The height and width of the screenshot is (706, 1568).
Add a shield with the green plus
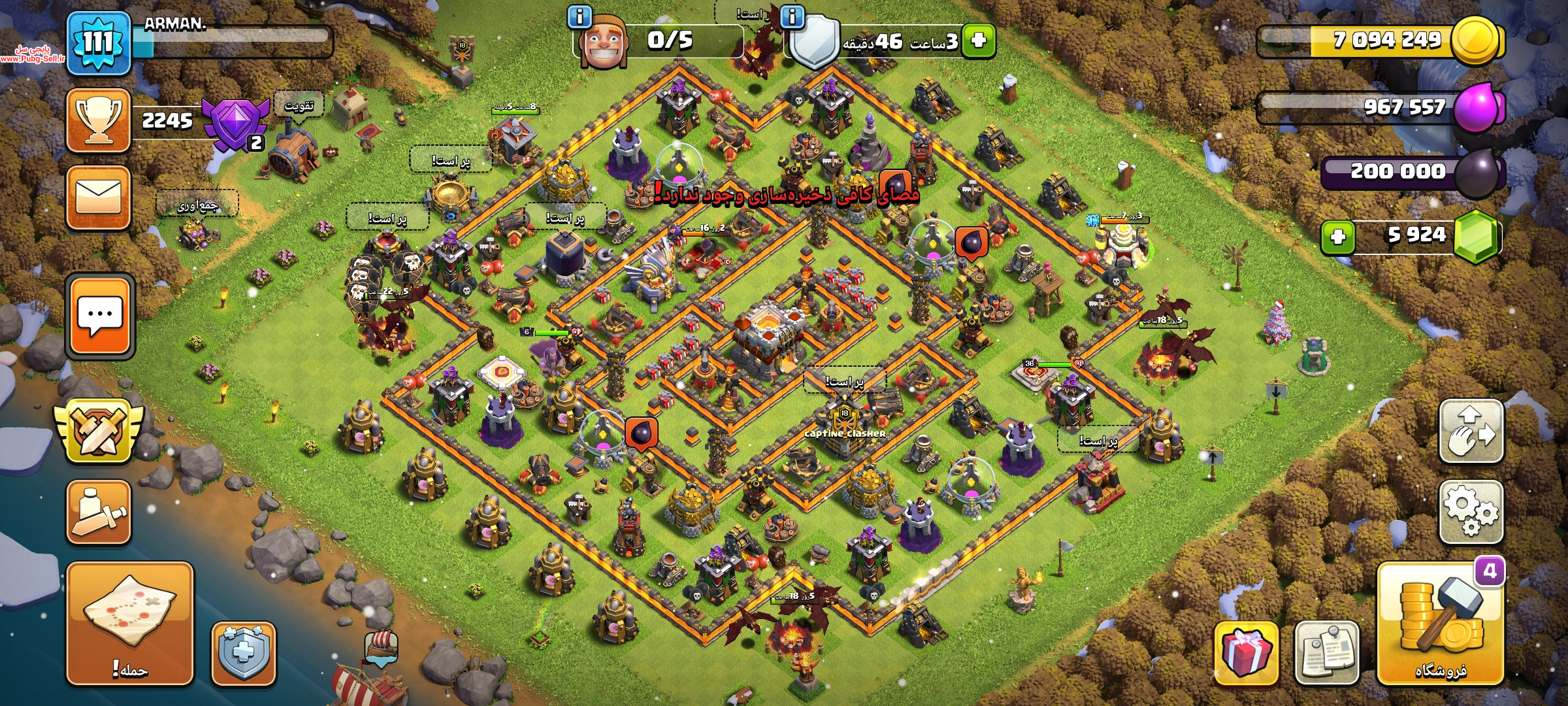click(978, 41)
